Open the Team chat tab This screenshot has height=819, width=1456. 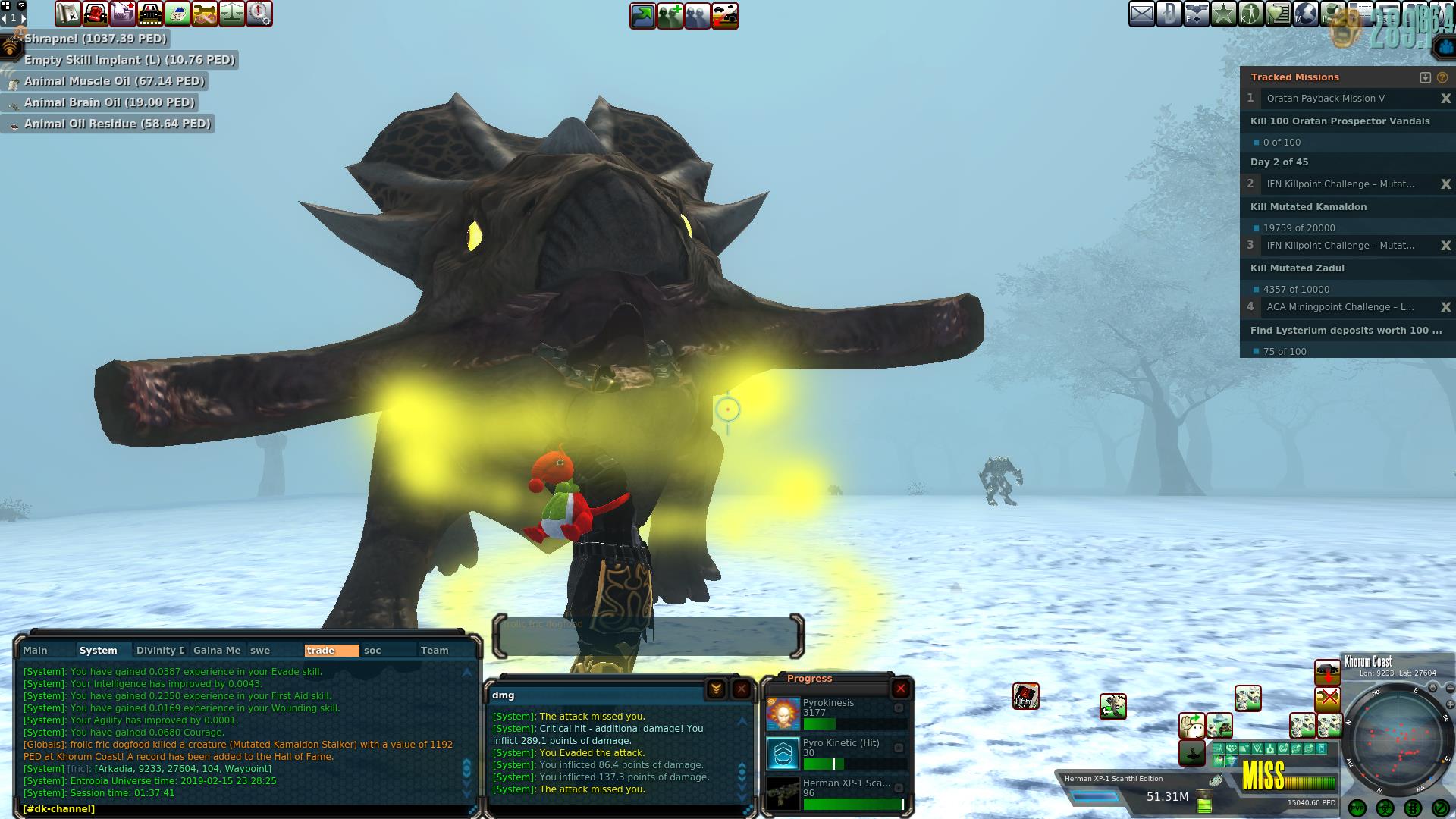[x=435, y=650]
